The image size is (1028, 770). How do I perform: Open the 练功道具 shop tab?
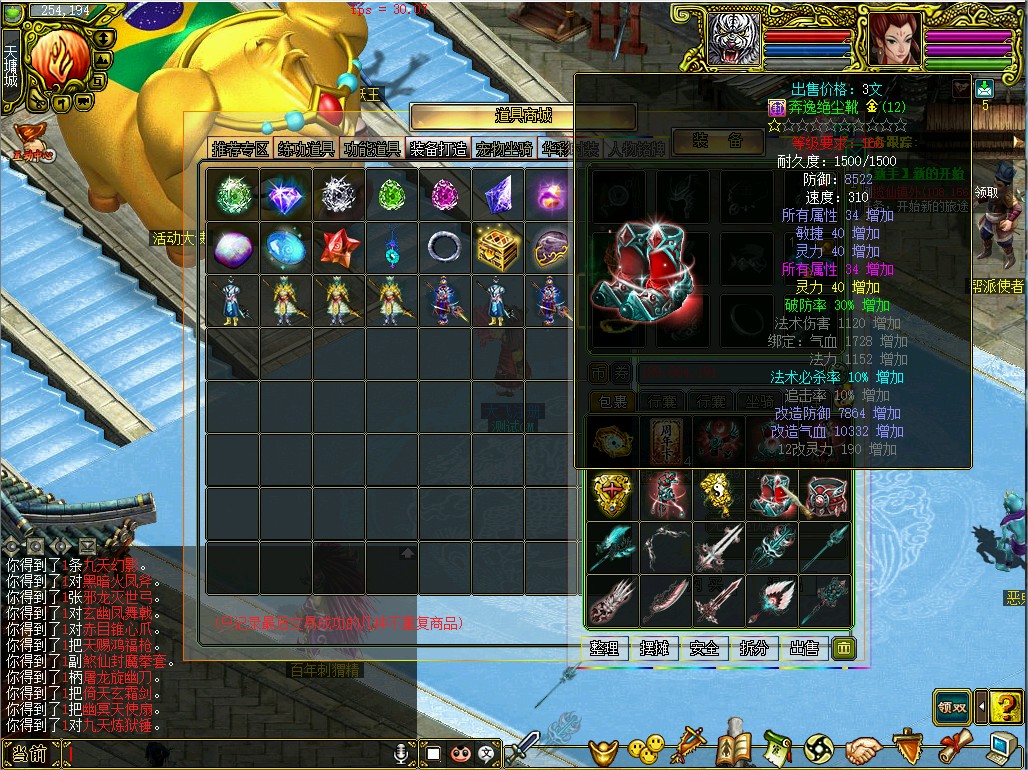pos(307,149)
